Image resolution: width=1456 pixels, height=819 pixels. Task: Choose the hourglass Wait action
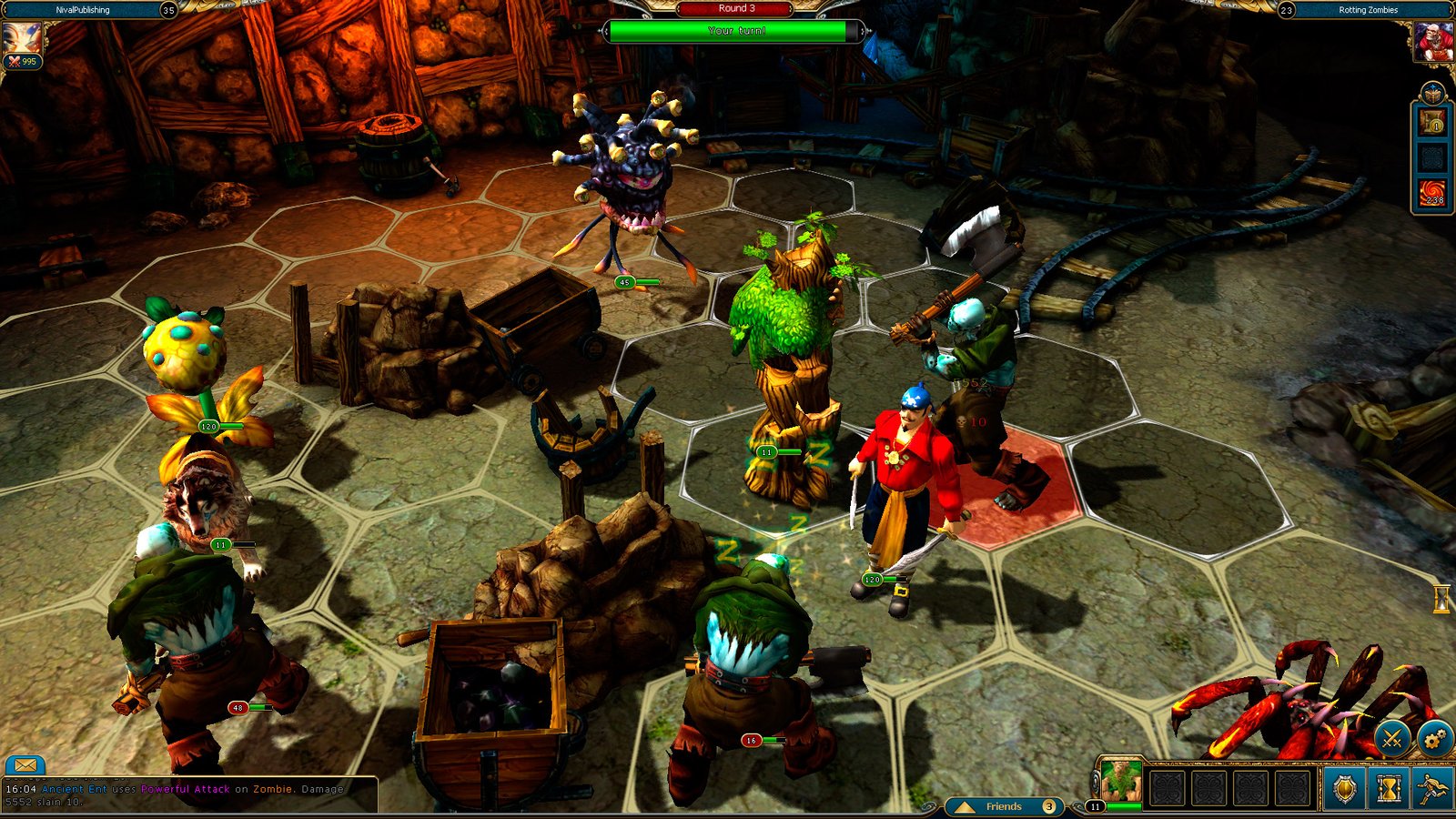[x=1389, y=788]
